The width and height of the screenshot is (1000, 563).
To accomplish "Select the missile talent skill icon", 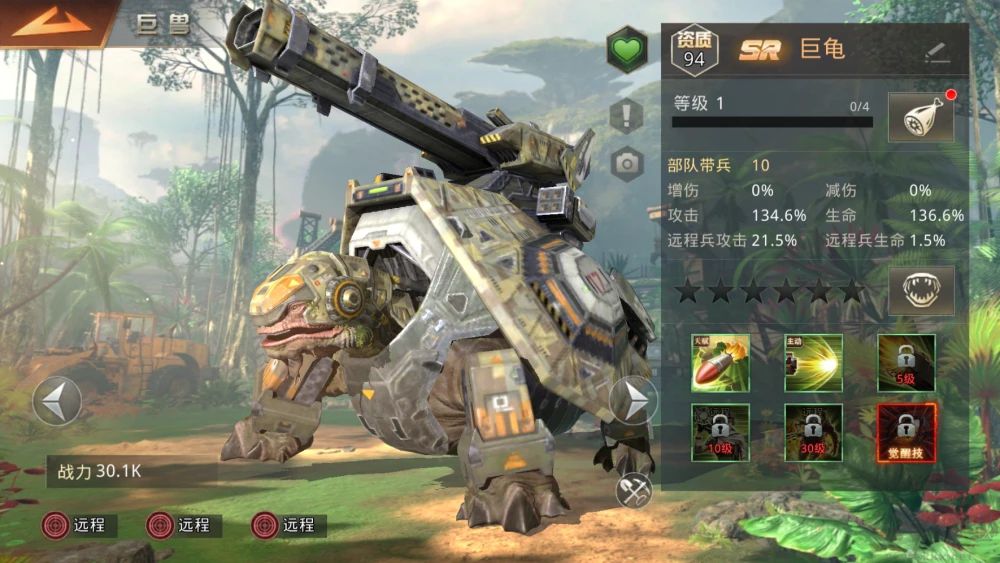I will click(x=719, y=363).
